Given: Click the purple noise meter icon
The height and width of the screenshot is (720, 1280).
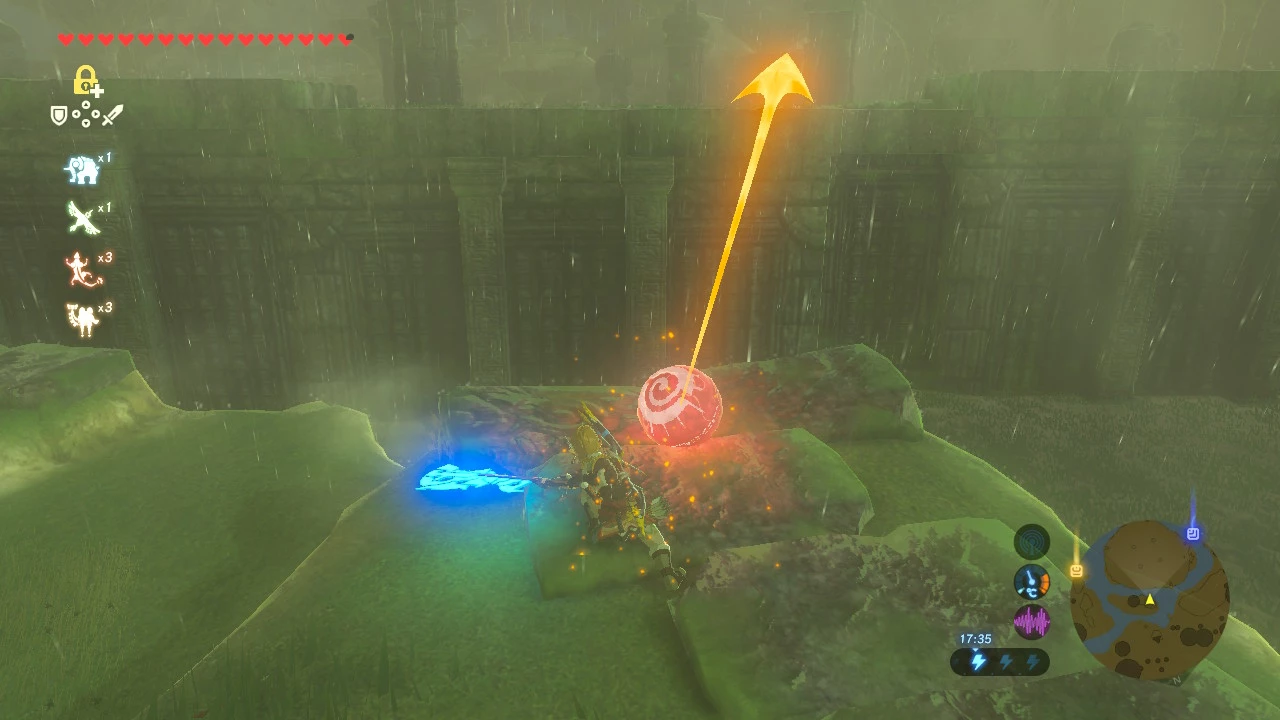Looking at the screenshot, I should pos(1032,622).
